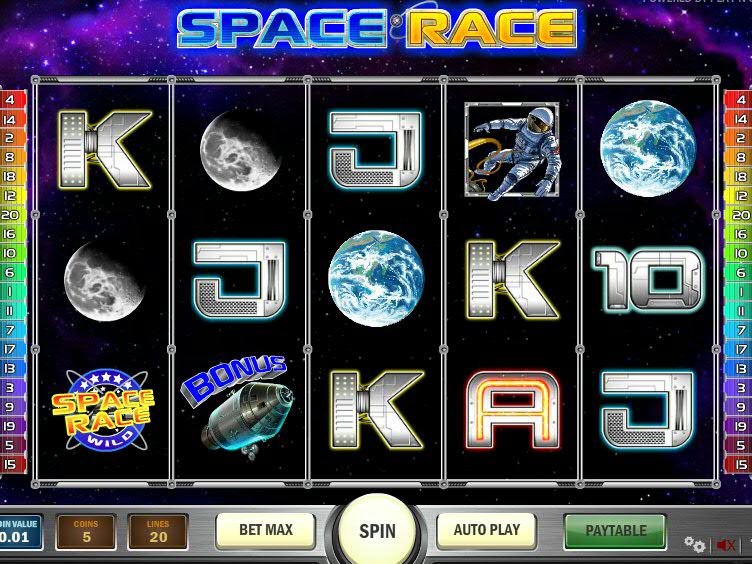This screenshot has height=564, width=752.
Task: Change the COINS bet amount
Action: [x=85, y=532]
